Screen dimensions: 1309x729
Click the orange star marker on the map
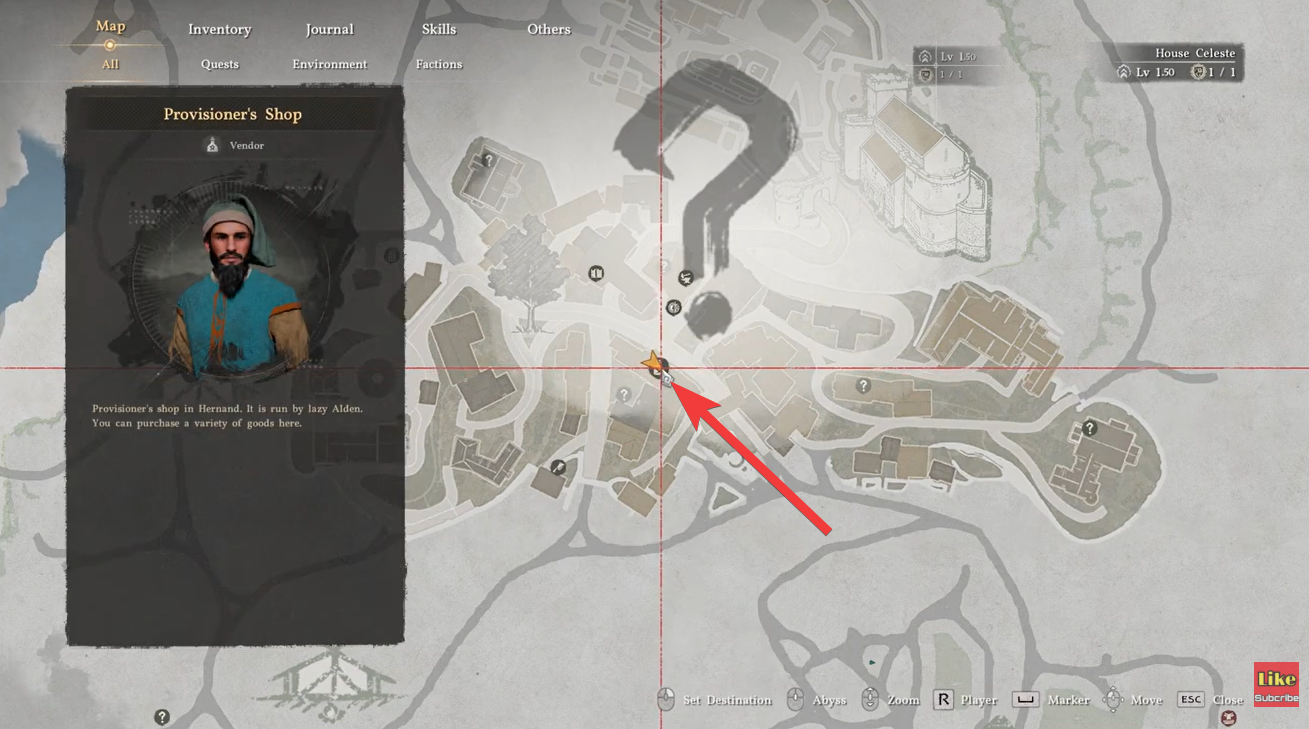click(x=652, y=362)
